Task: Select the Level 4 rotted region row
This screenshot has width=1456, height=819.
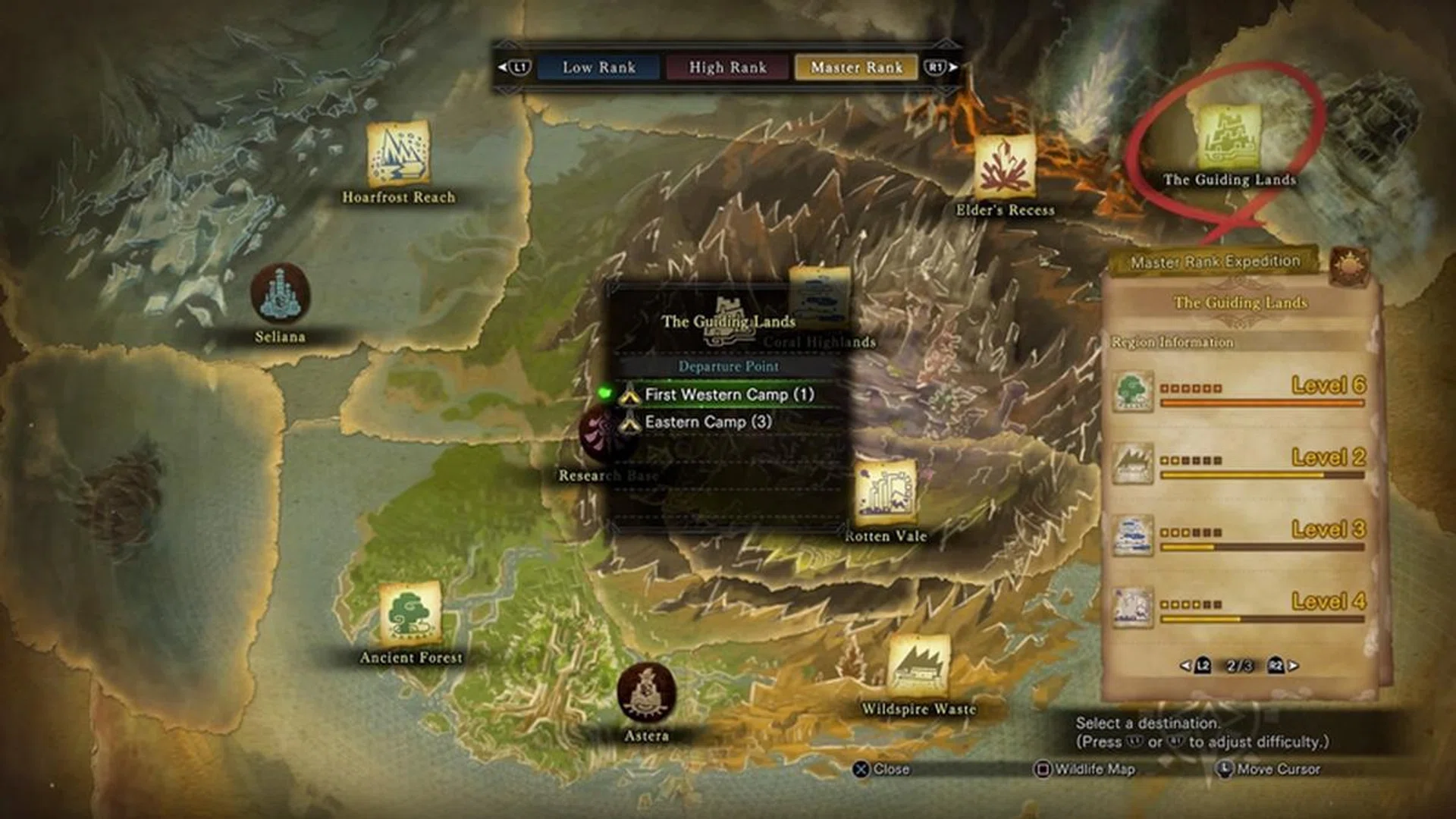Action: [1240, 607]
